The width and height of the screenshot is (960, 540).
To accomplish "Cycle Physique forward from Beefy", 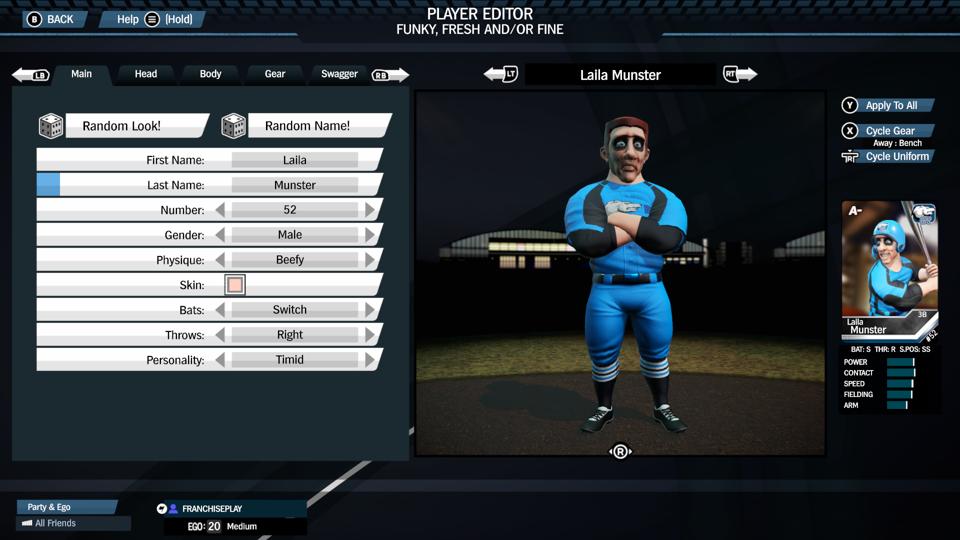I will click(370, 260).
